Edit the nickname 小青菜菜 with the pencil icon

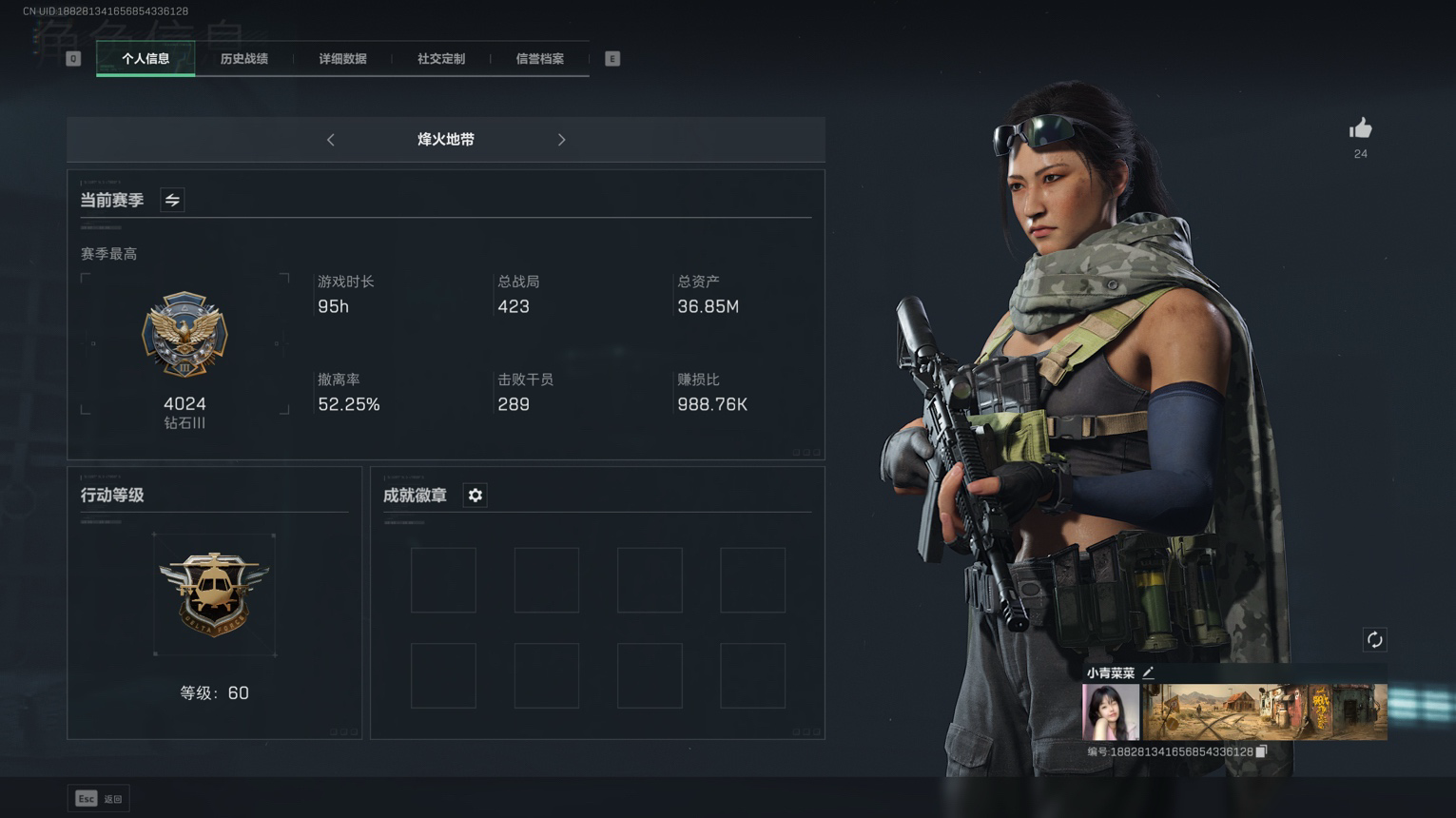point(1149,672)
